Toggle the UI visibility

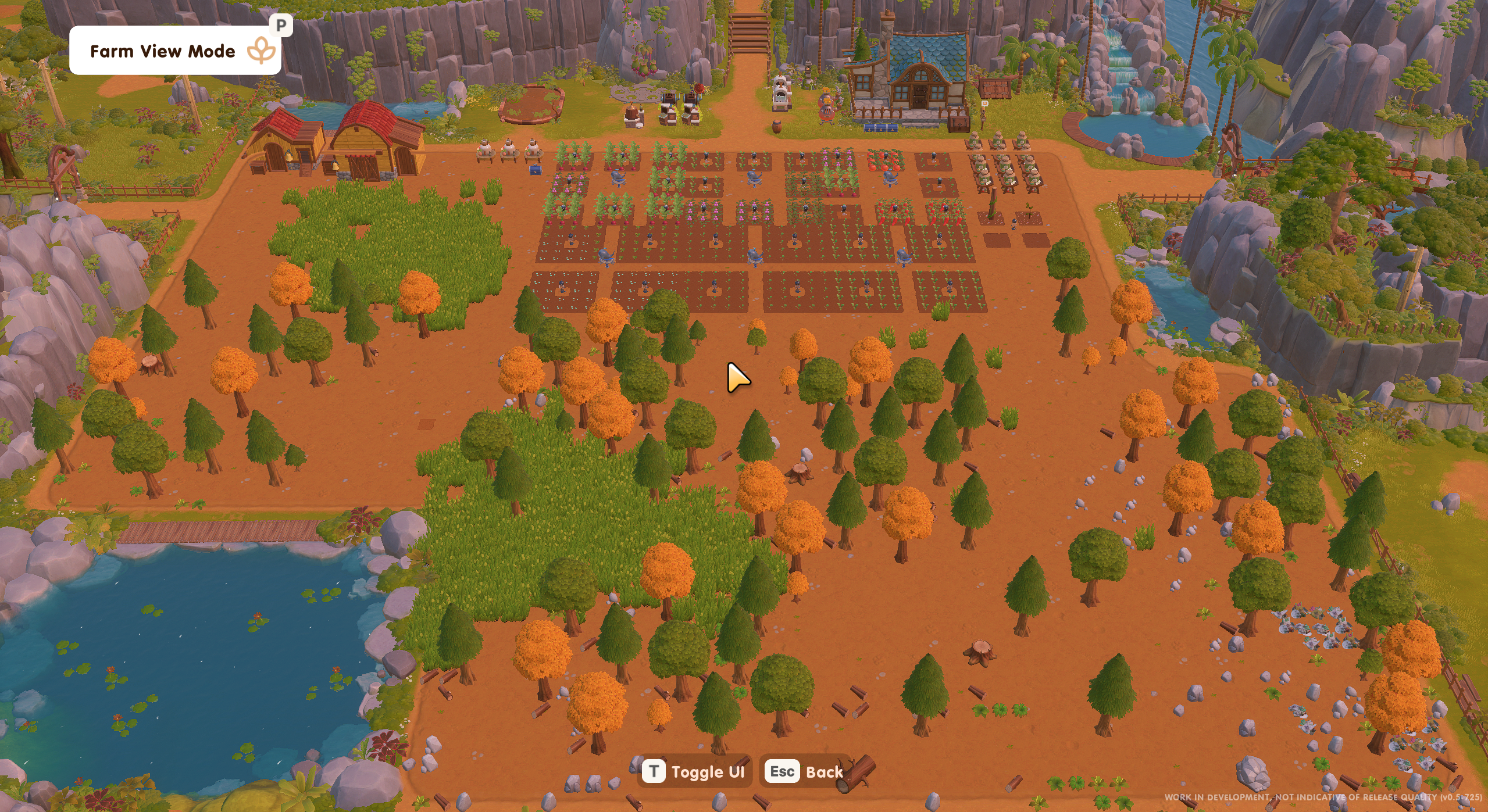tap(694, 772)
